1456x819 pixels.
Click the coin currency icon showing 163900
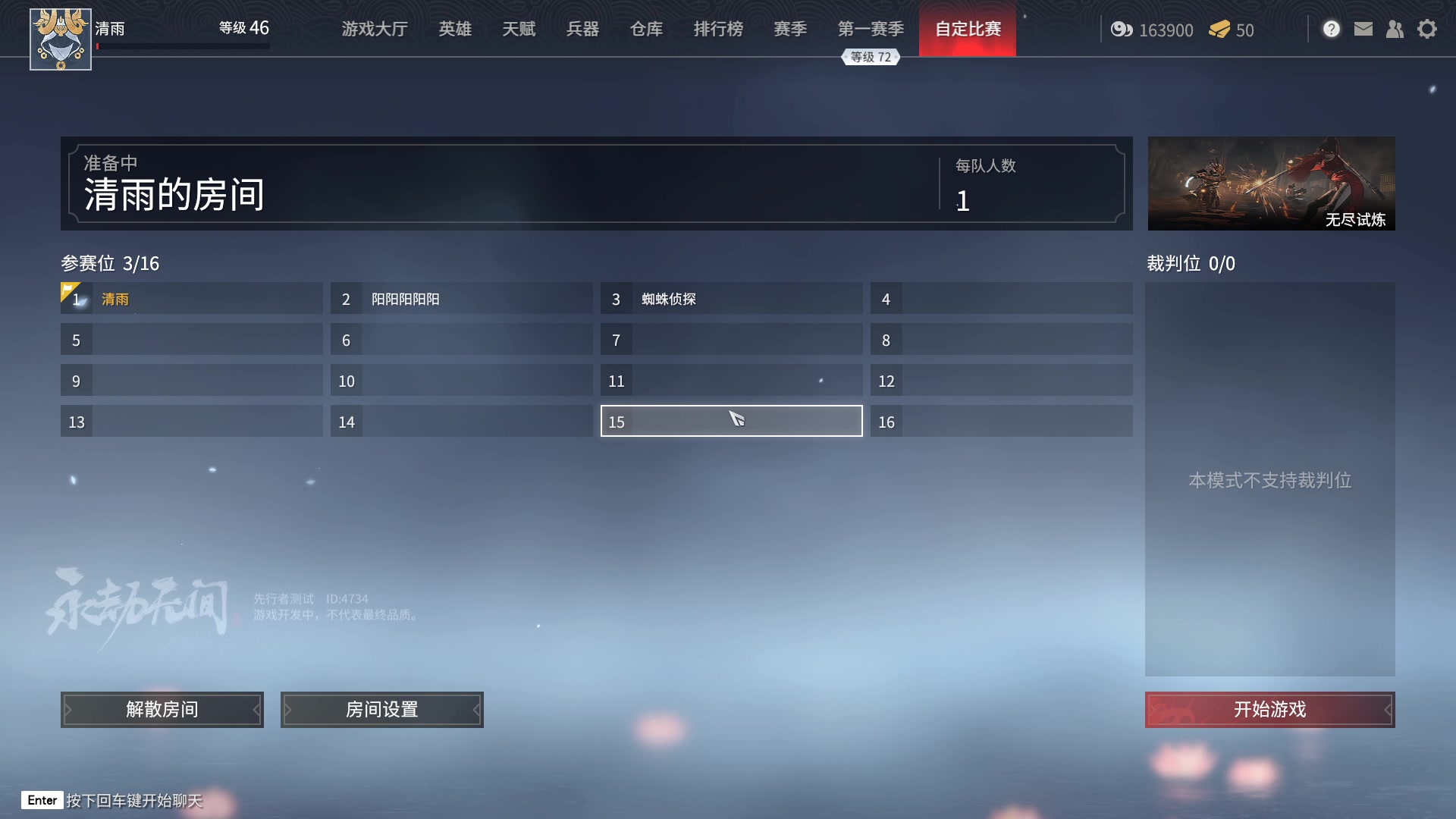coord(1122,30)
